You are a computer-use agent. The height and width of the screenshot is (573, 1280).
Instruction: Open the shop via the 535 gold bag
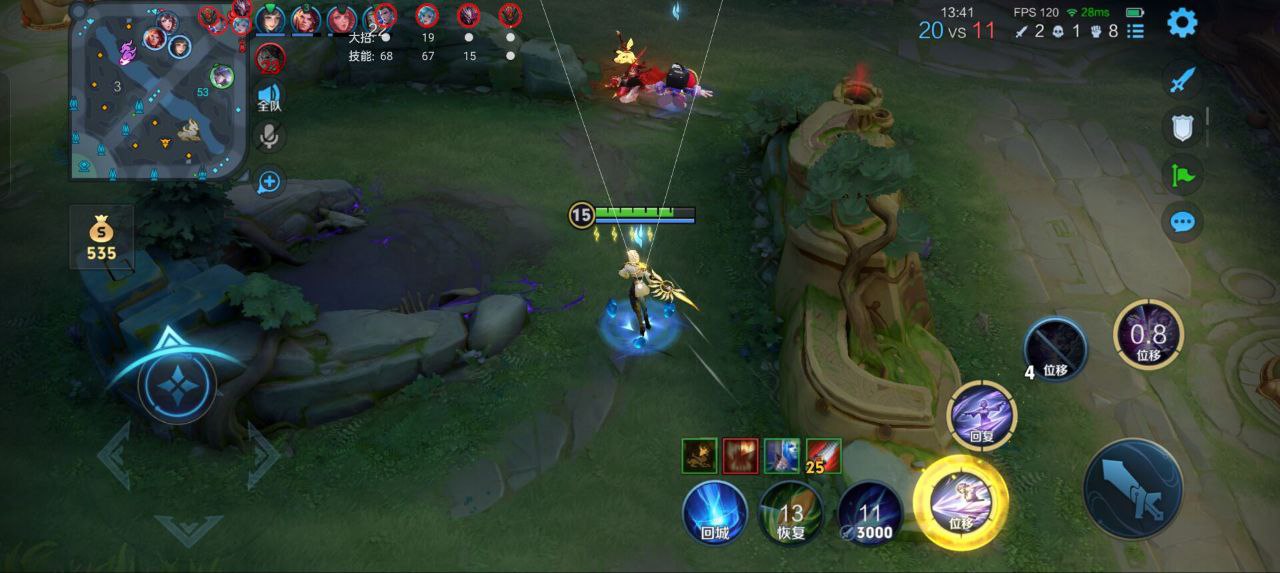coord(101,238)
